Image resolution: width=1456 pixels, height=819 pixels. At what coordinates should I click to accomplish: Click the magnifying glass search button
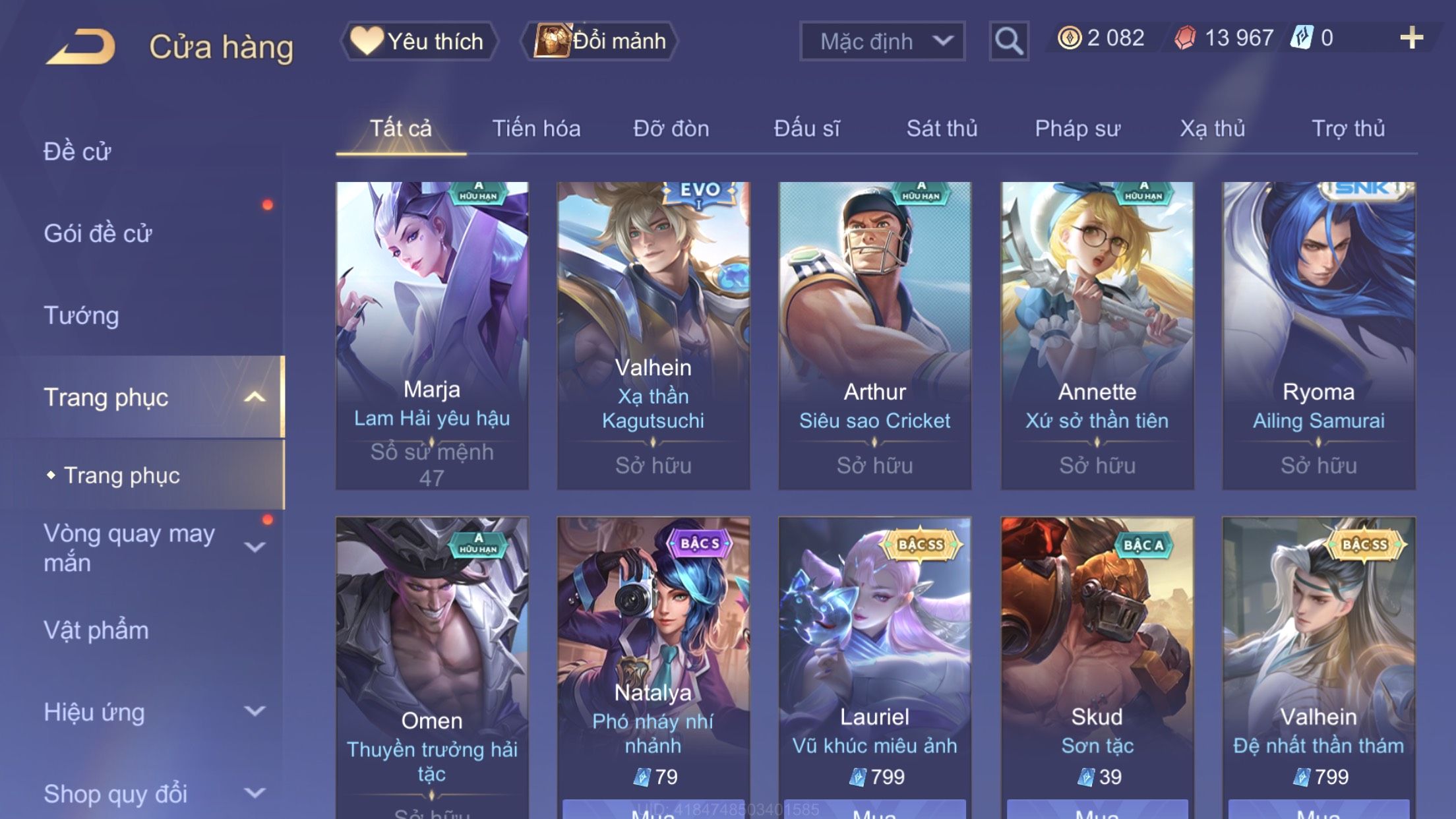pyautogui.click(x=1008, y=42)
